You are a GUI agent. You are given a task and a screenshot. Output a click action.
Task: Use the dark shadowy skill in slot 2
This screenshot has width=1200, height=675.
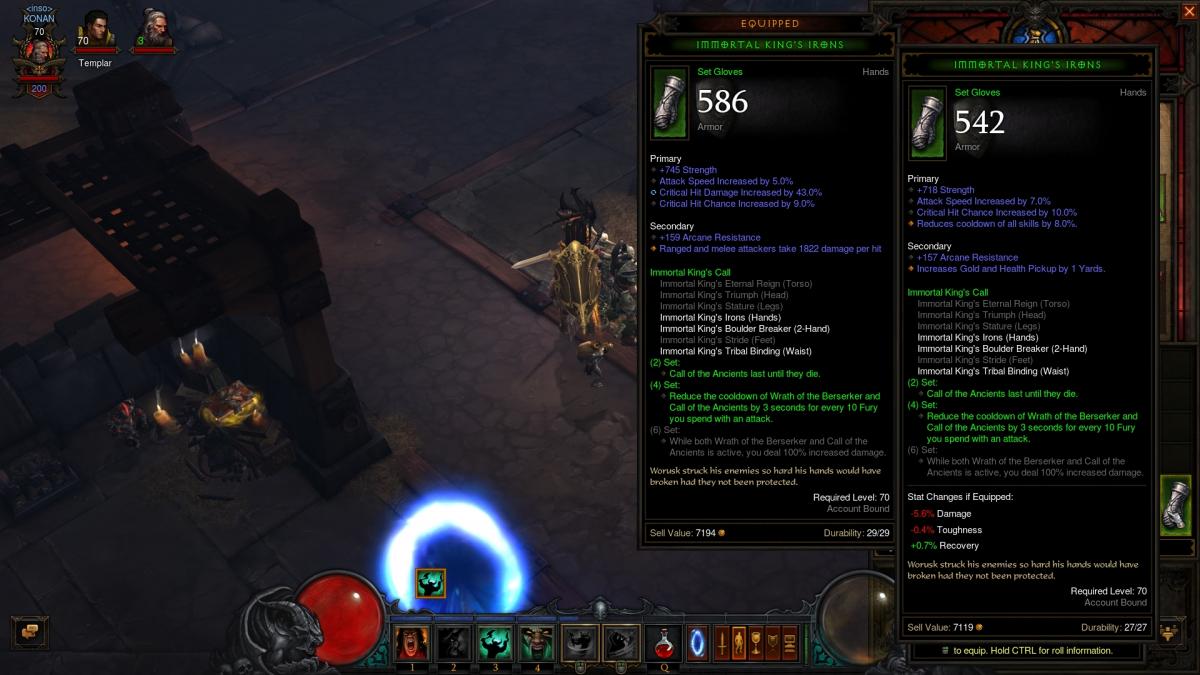(x=452, y=643)
